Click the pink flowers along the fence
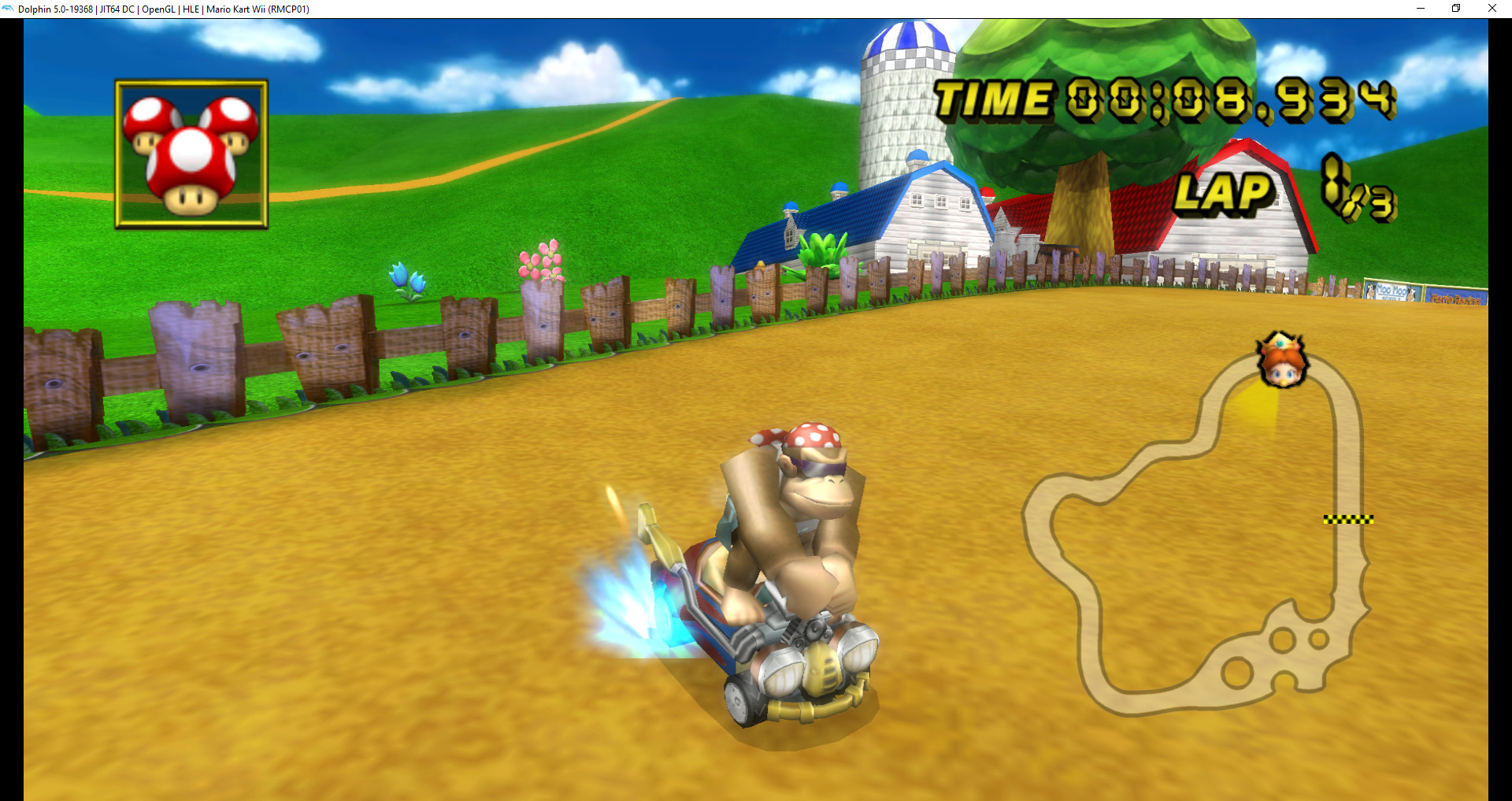Image resolution: width=1512 pixels, height=801 pixels. tap(542, 261)
